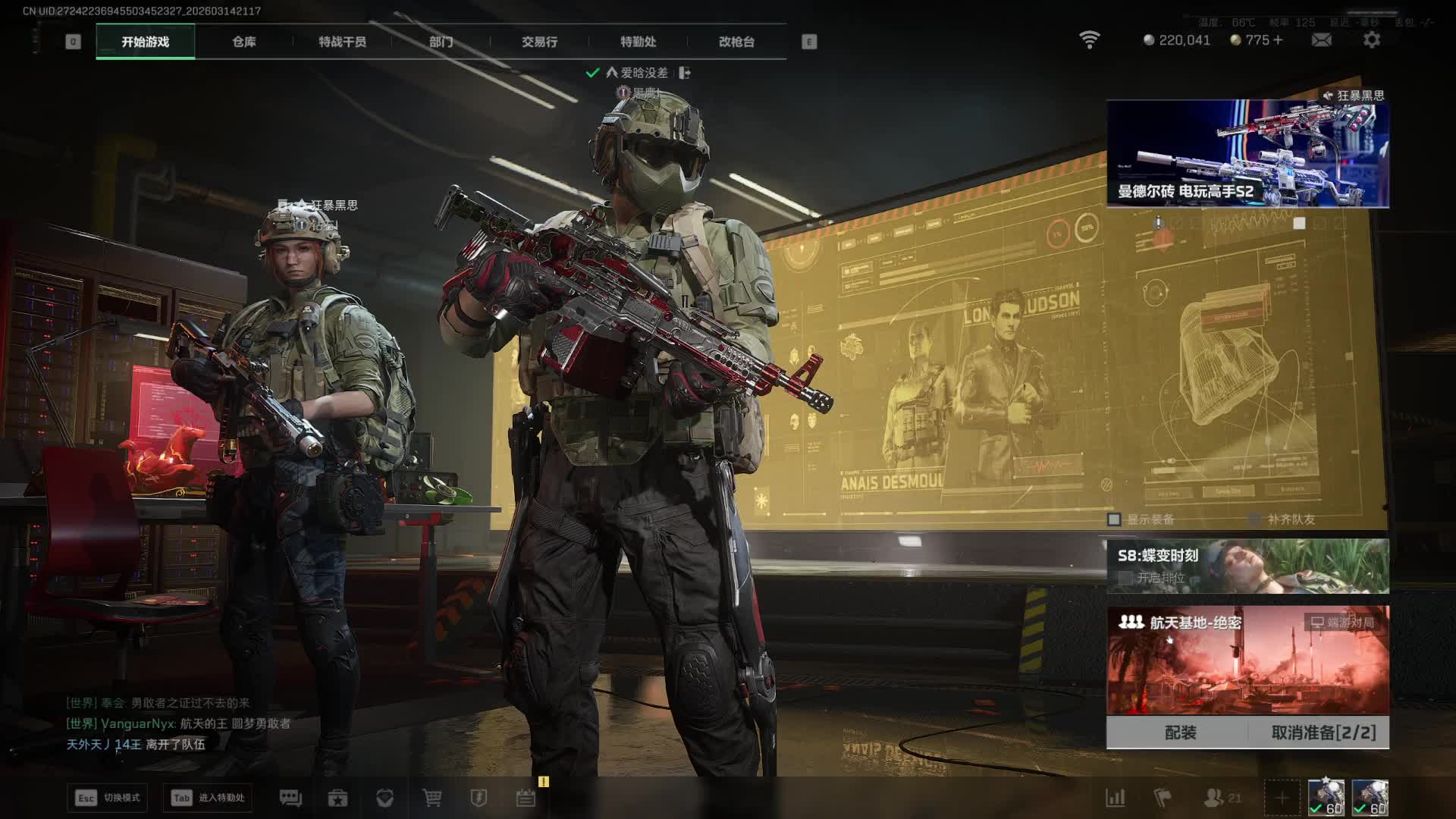Open the shopping cart store icon
The image size is (1456, 819).
click(431, 798)
